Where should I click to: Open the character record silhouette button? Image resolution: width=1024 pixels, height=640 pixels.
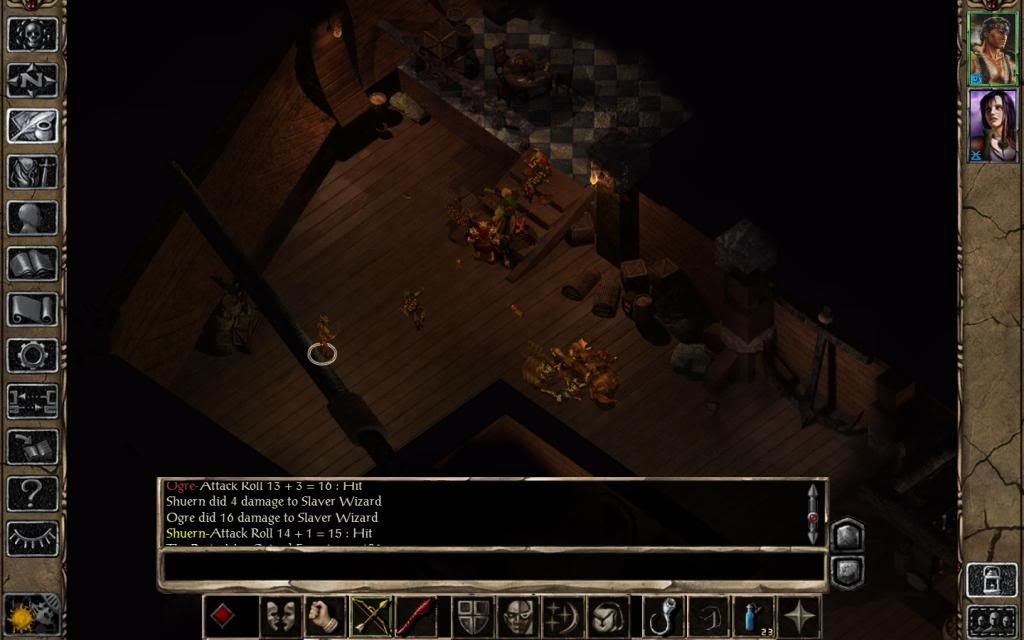pyautogui.click(x=33, y=218)
